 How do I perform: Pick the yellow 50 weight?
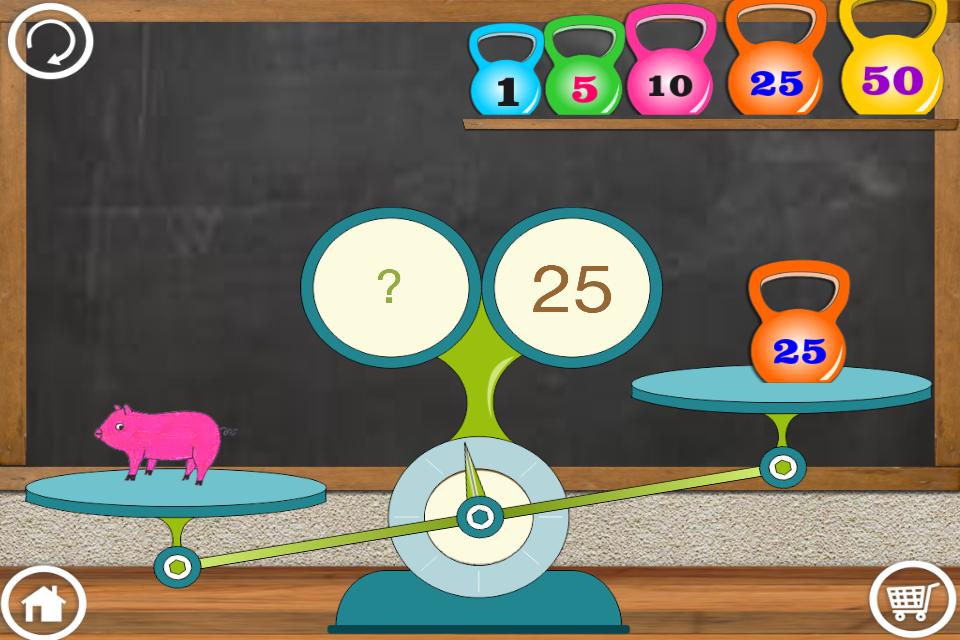892,72
